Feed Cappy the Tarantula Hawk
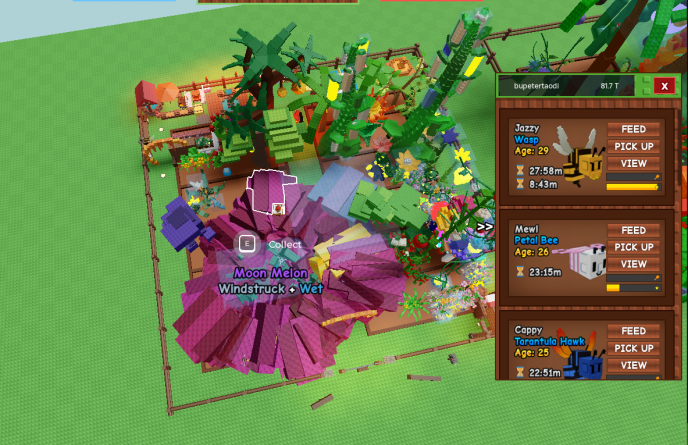 click(x=633, y=331)
